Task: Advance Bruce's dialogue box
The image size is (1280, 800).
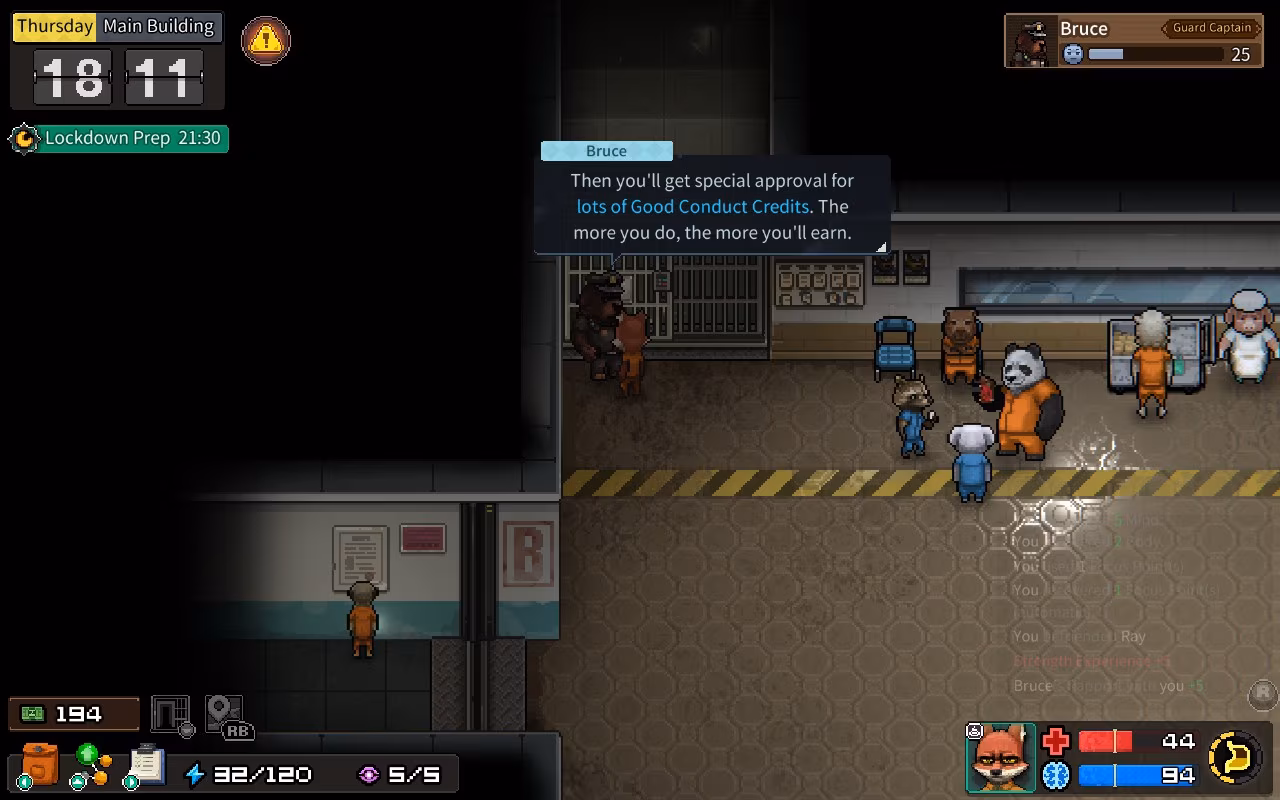Action: 711,207
